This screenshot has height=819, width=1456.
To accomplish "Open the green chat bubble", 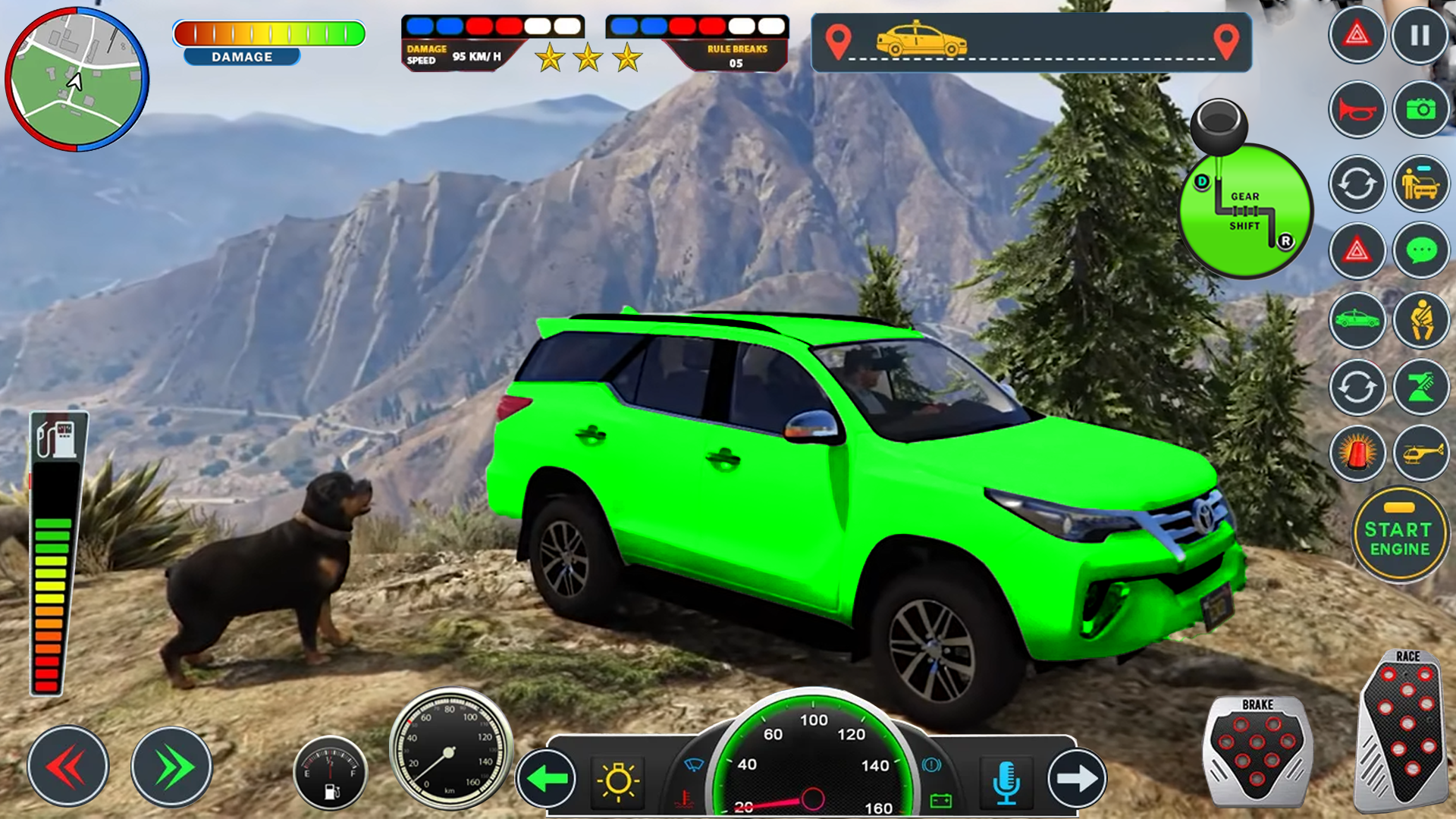I will 1422,250.
